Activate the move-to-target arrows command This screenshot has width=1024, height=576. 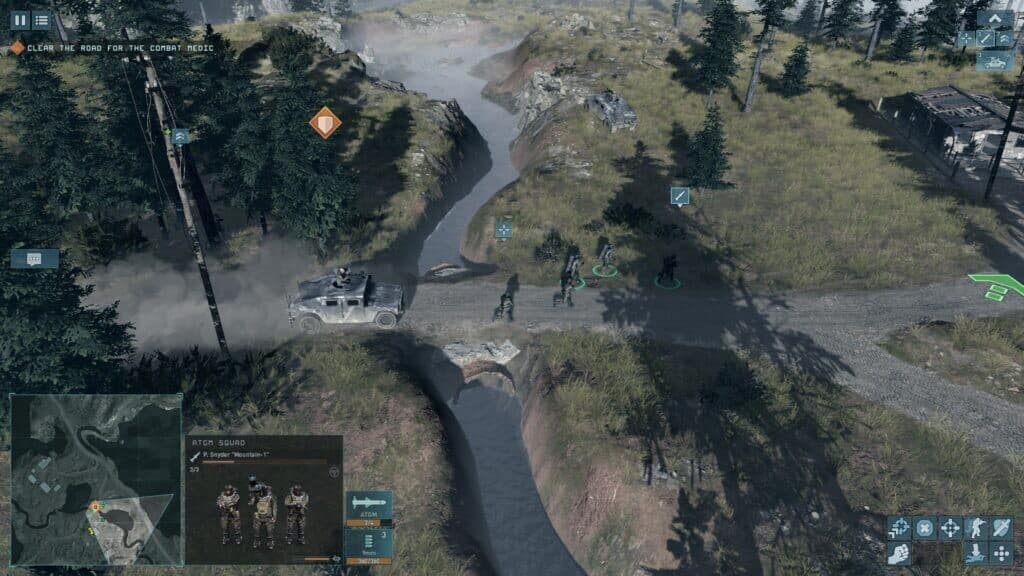[x=900, y=527]
